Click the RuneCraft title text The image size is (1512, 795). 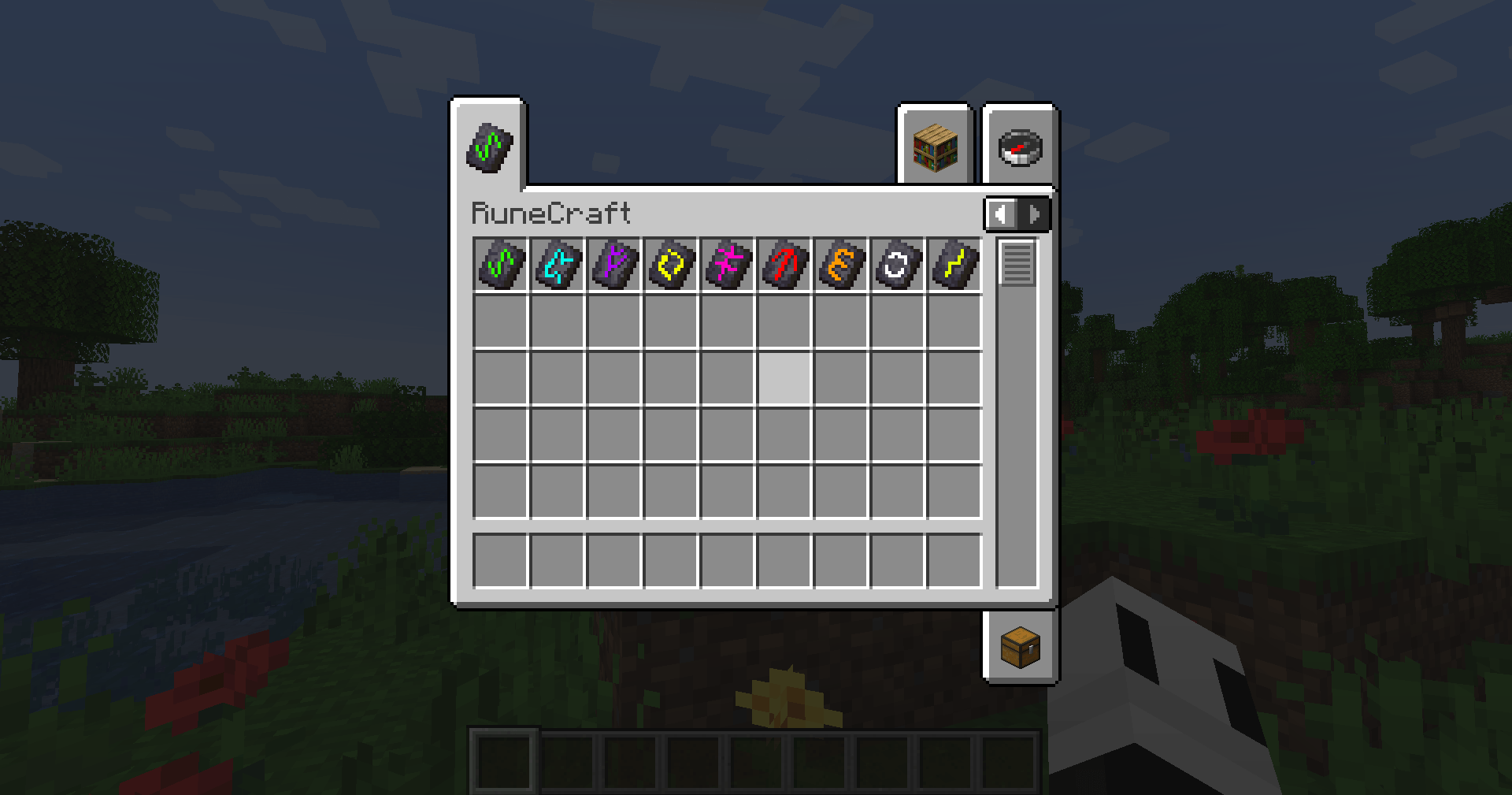pyautogui.click(x=550, y=212)
